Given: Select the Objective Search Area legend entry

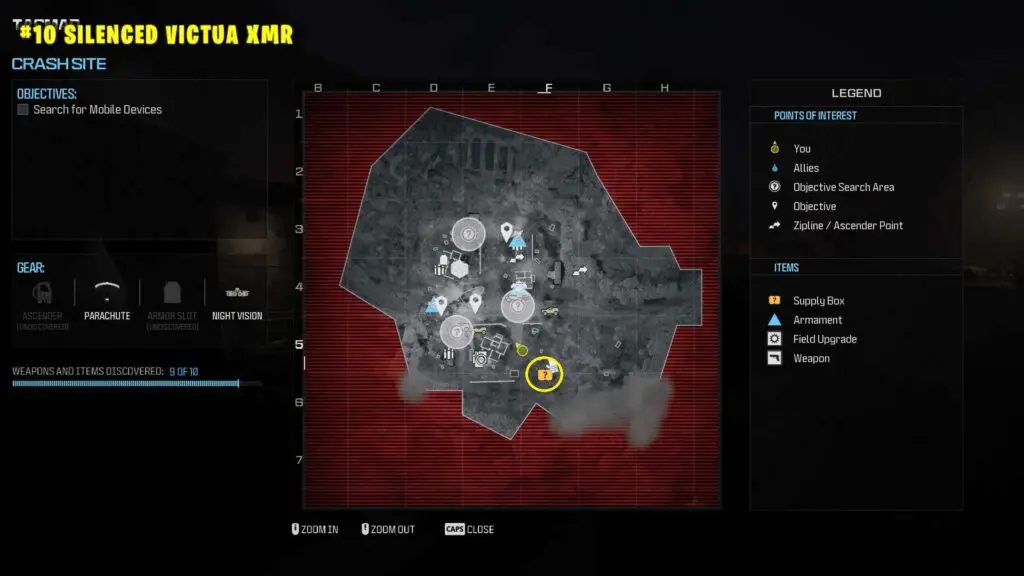Looking at the screenshot, I should coord(843,187).
